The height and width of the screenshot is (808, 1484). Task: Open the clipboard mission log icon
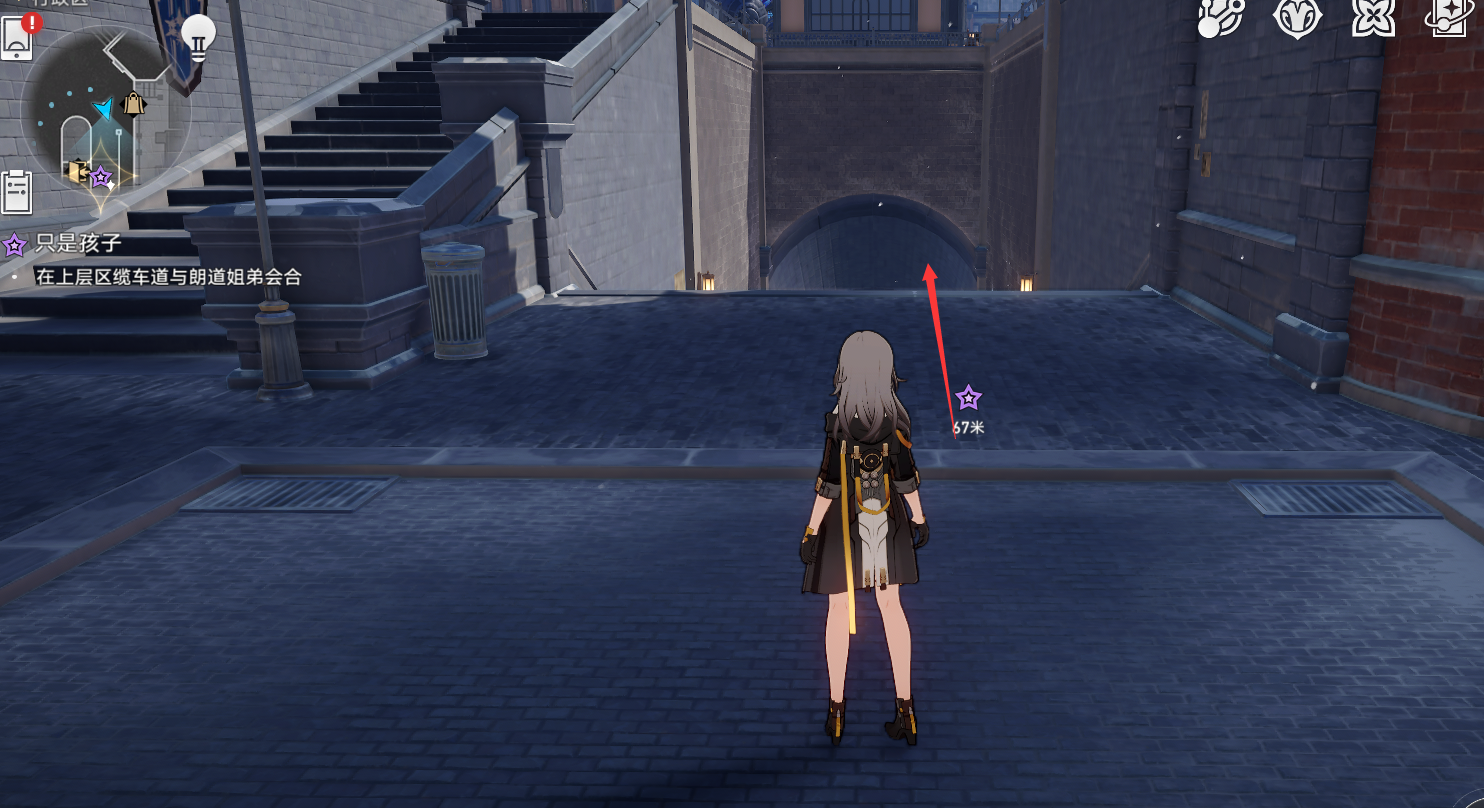(x=17, y=191)
